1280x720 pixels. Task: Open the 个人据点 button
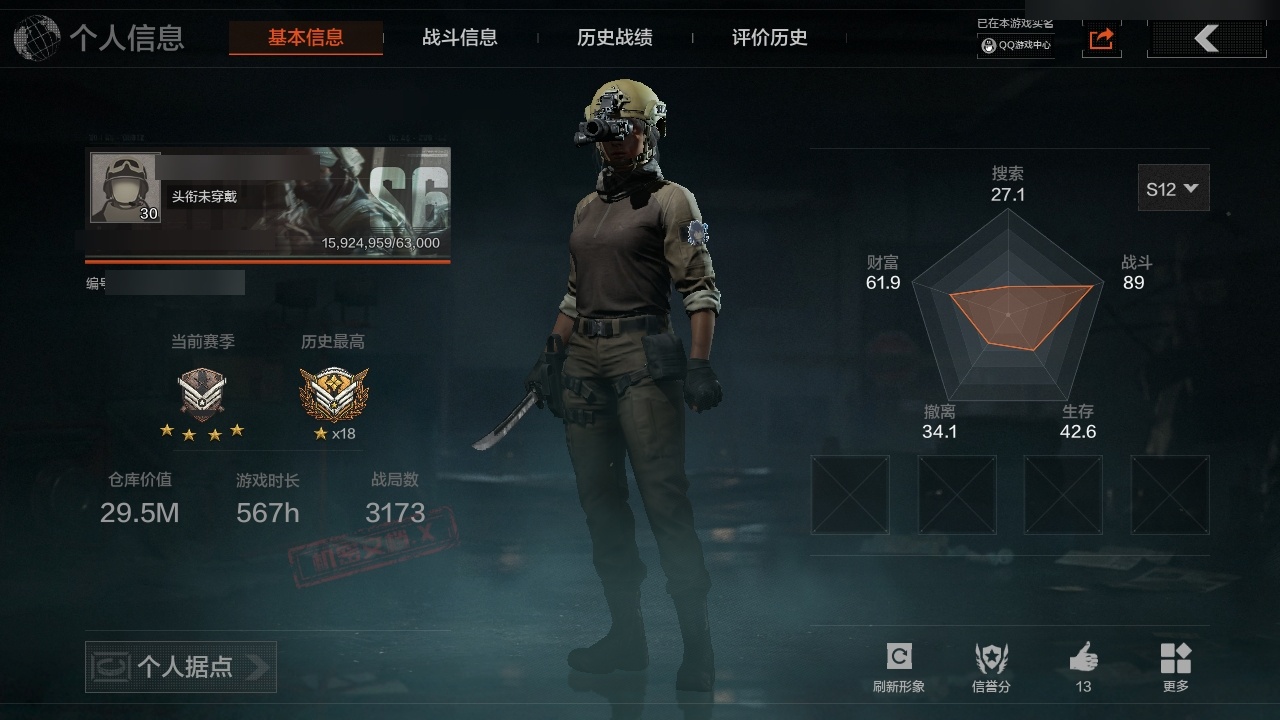(181, 667)
